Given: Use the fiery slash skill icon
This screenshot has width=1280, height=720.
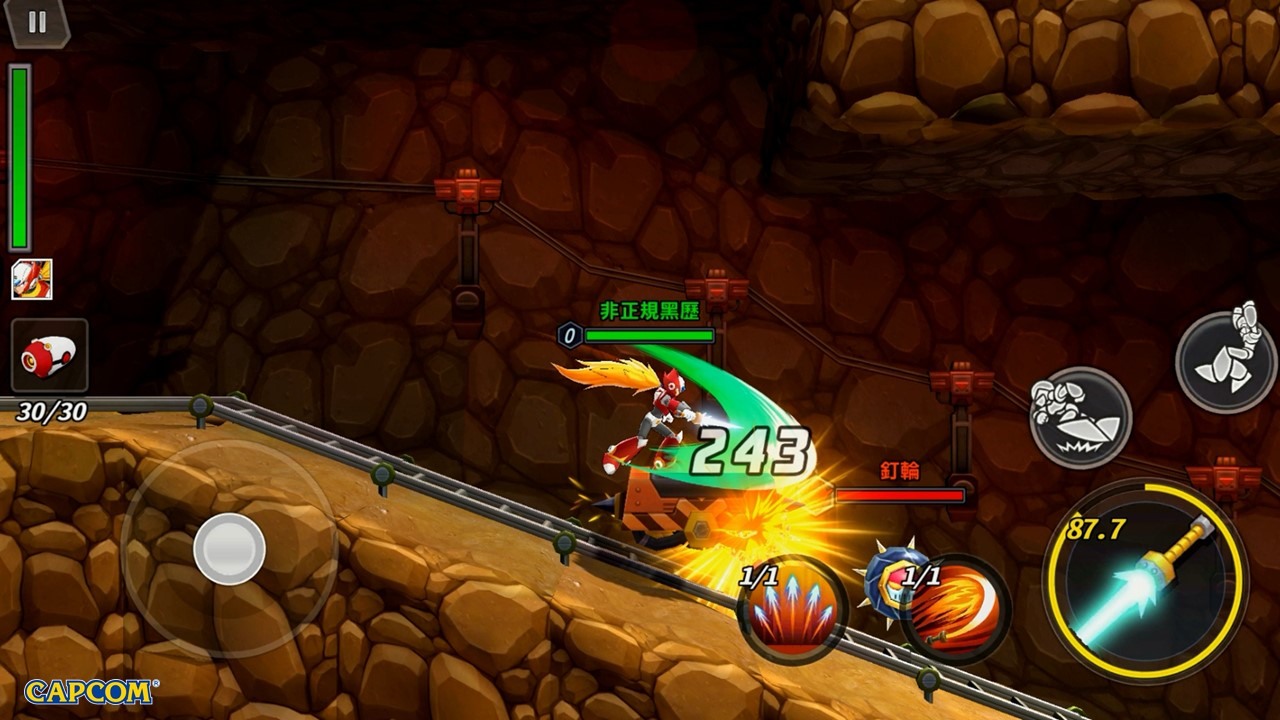Looking at the screenshot, I should tap(955, 609).
